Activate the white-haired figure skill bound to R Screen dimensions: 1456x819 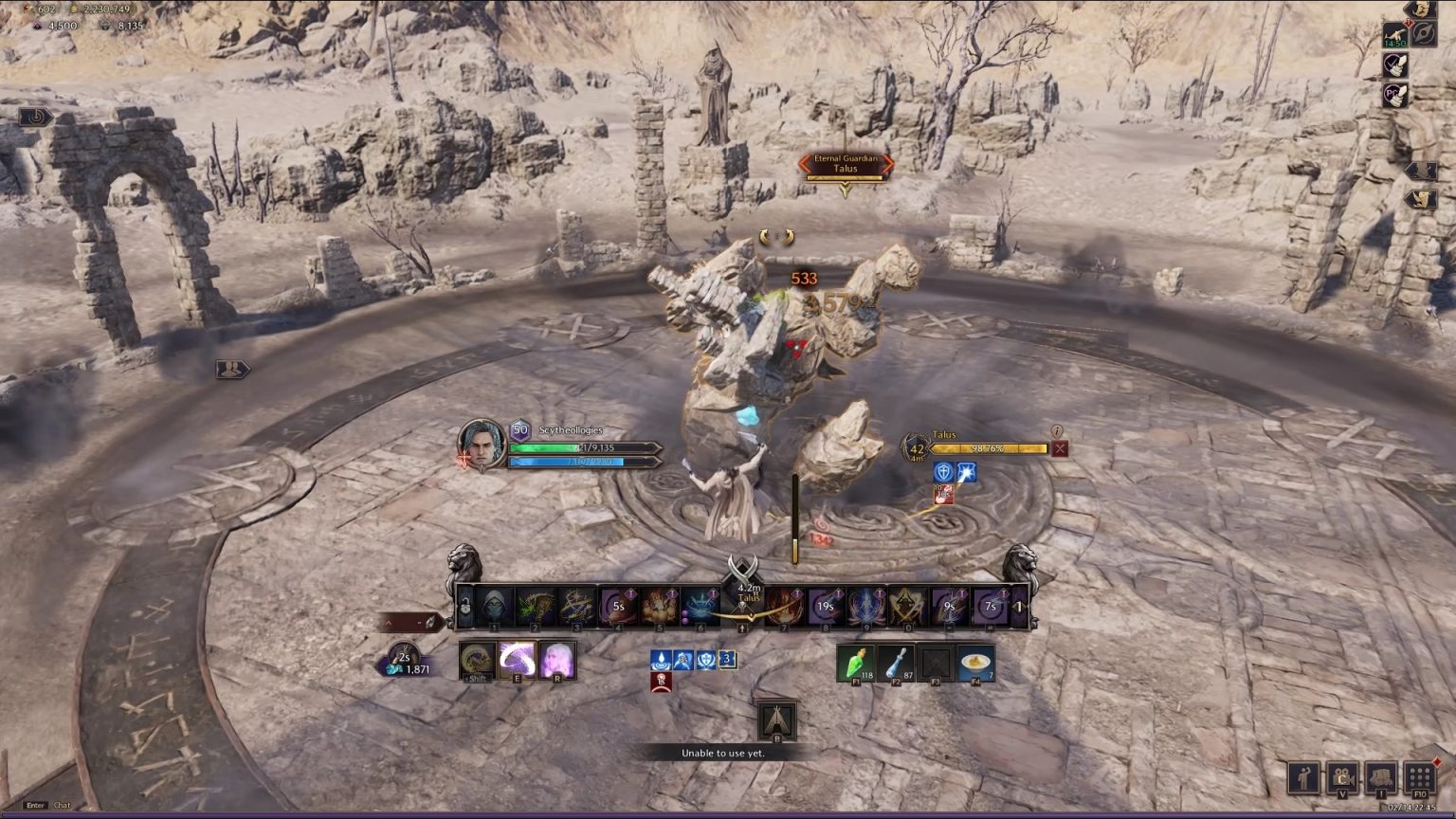pyautogui.click(x=556, y=660)
